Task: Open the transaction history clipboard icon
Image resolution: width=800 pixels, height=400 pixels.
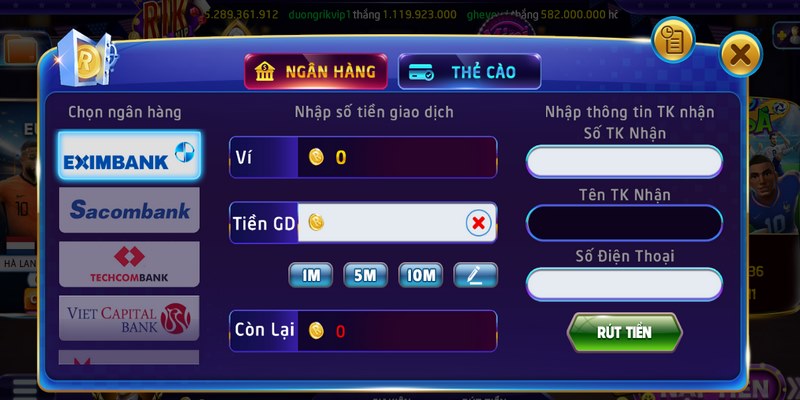Action: click(673, 40)
